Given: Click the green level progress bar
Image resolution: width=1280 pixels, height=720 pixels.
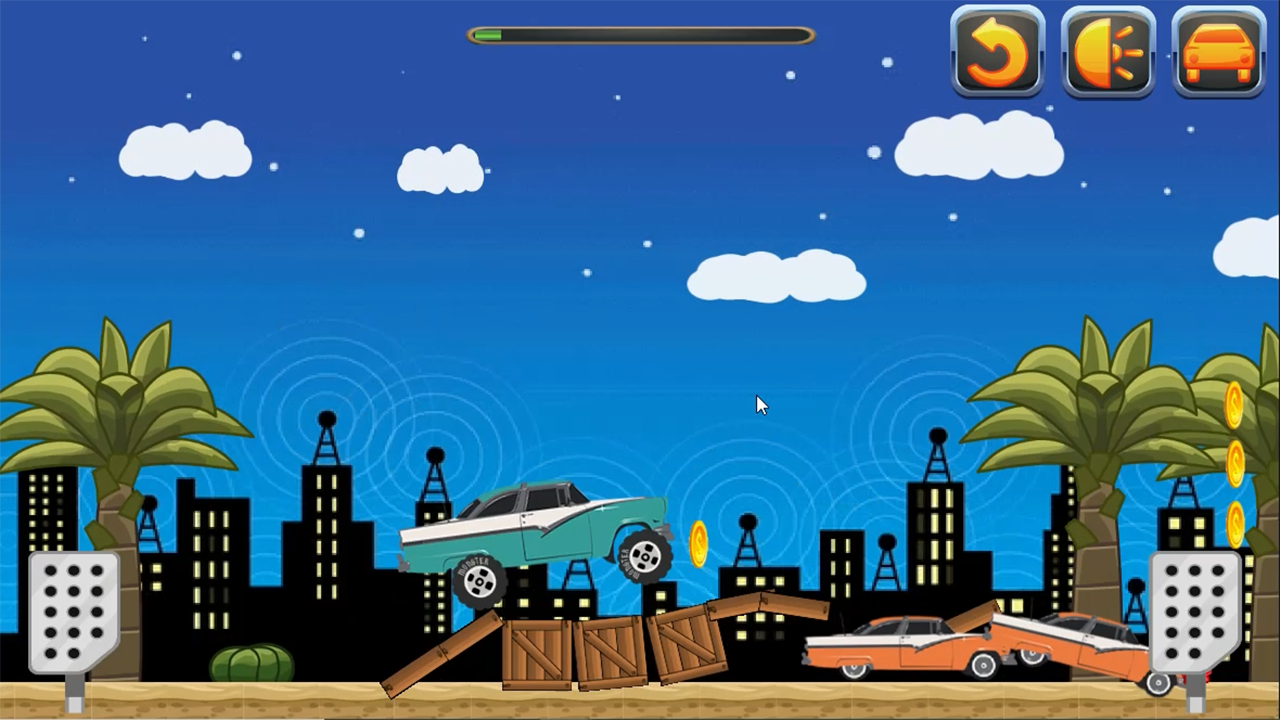Looking at the screenshot, I should 487,35.
